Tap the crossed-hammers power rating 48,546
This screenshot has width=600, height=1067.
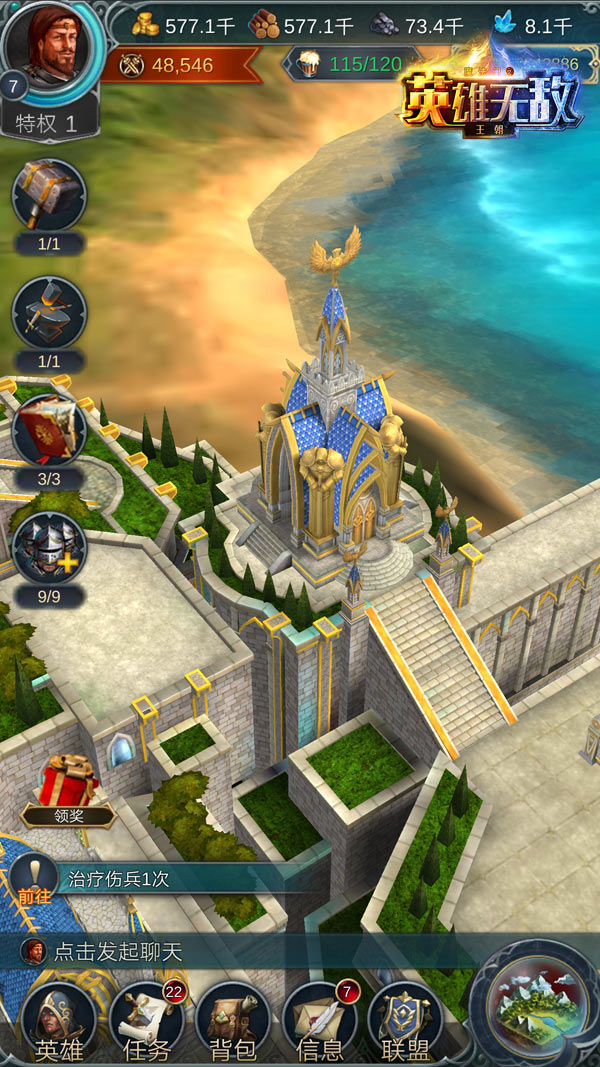170,65
